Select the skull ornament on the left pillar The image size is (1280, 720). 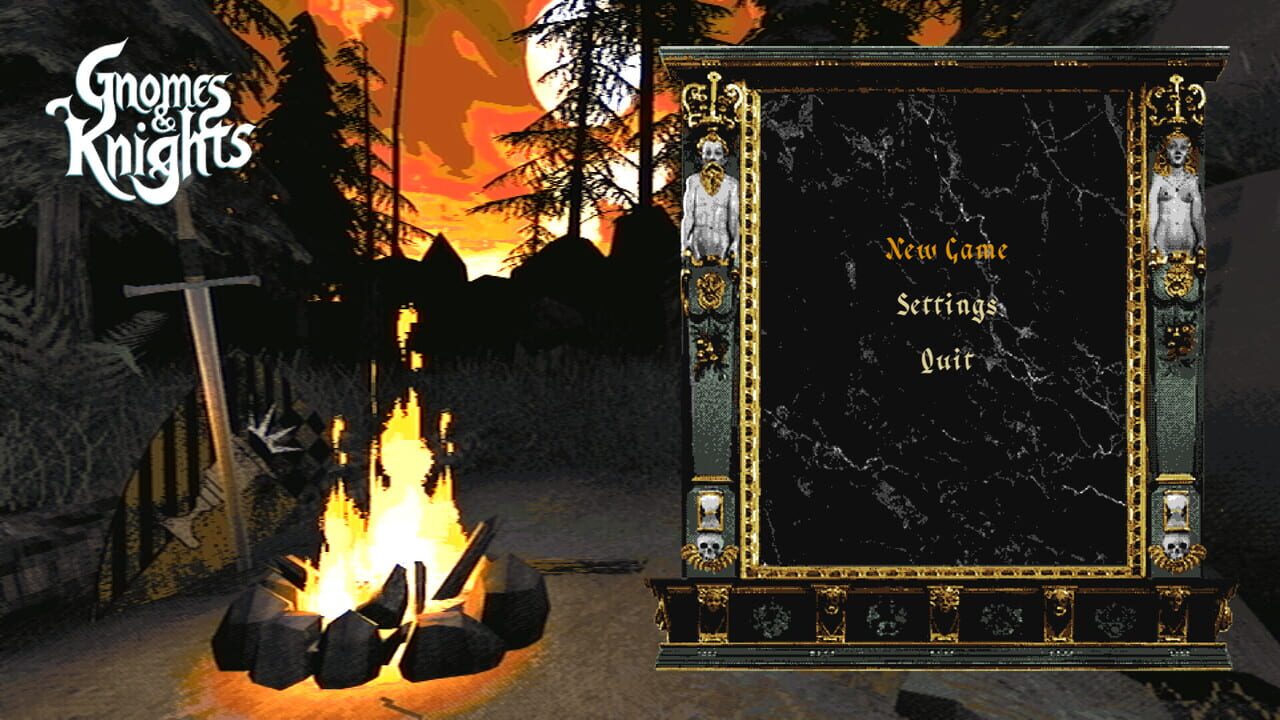click(x=713, y=547)
